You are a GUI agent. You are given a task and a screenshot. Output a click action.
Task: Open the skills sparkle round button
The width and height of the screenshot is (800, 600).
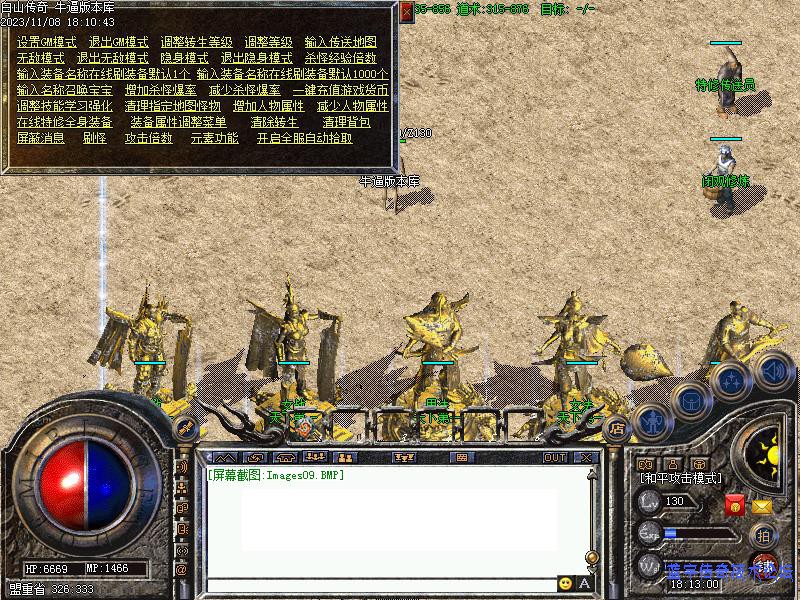[732, 380]
